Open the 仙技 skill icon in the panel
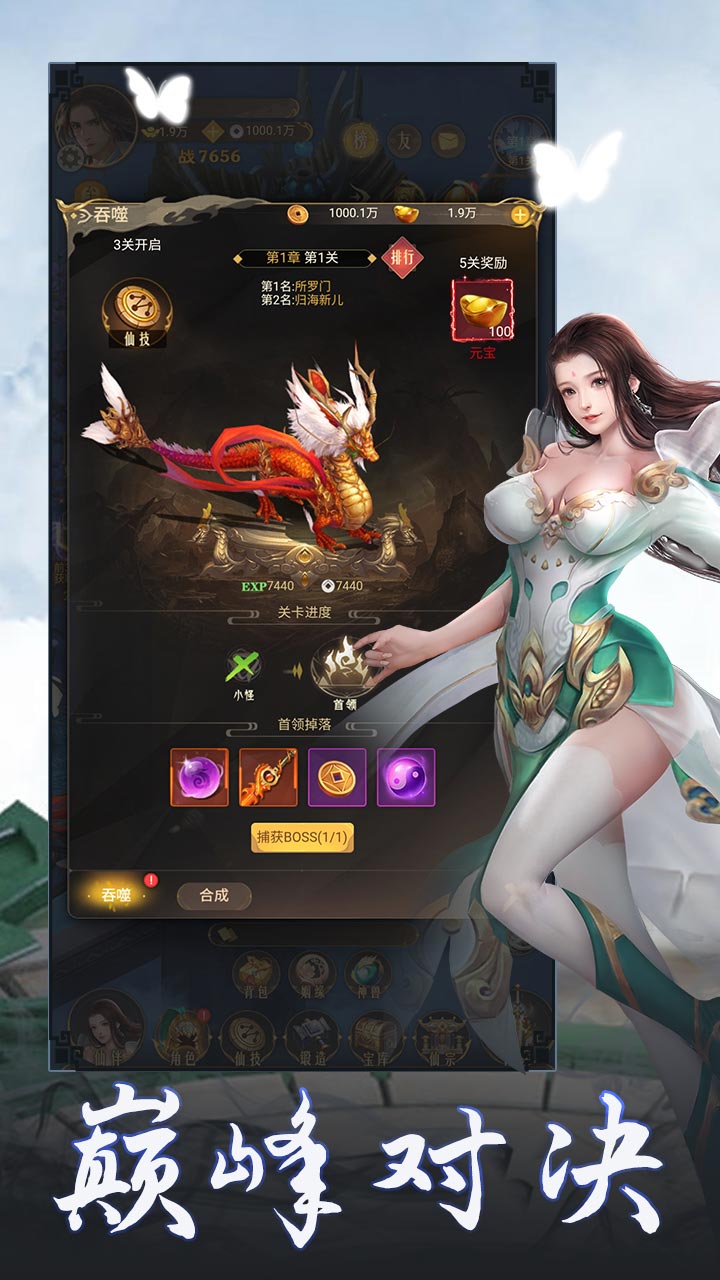Screen dimensions: 720x1280 tap(137, 313)
